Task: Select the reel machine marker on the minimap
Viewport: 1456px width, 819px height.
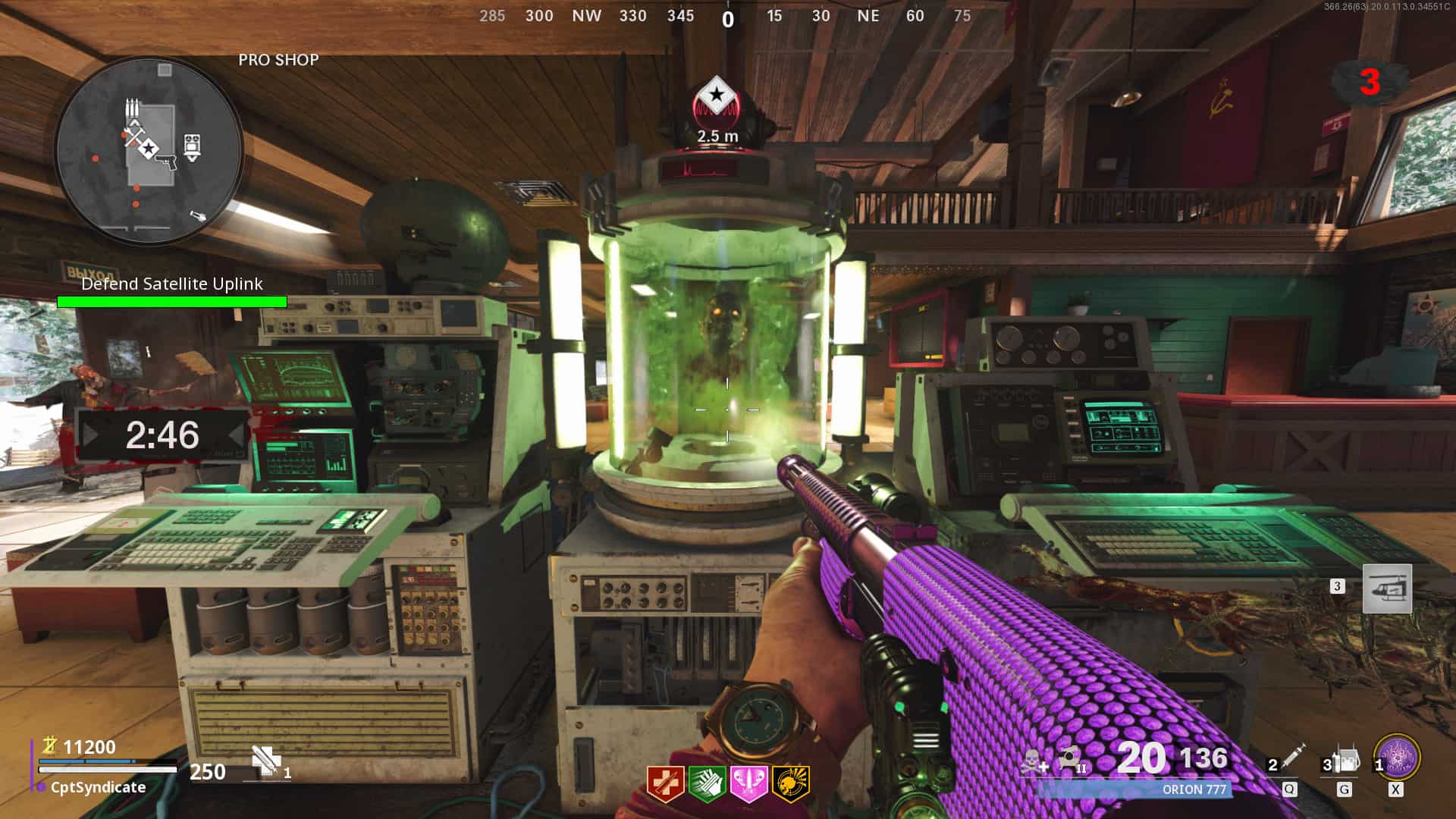Action: [192, 146]
